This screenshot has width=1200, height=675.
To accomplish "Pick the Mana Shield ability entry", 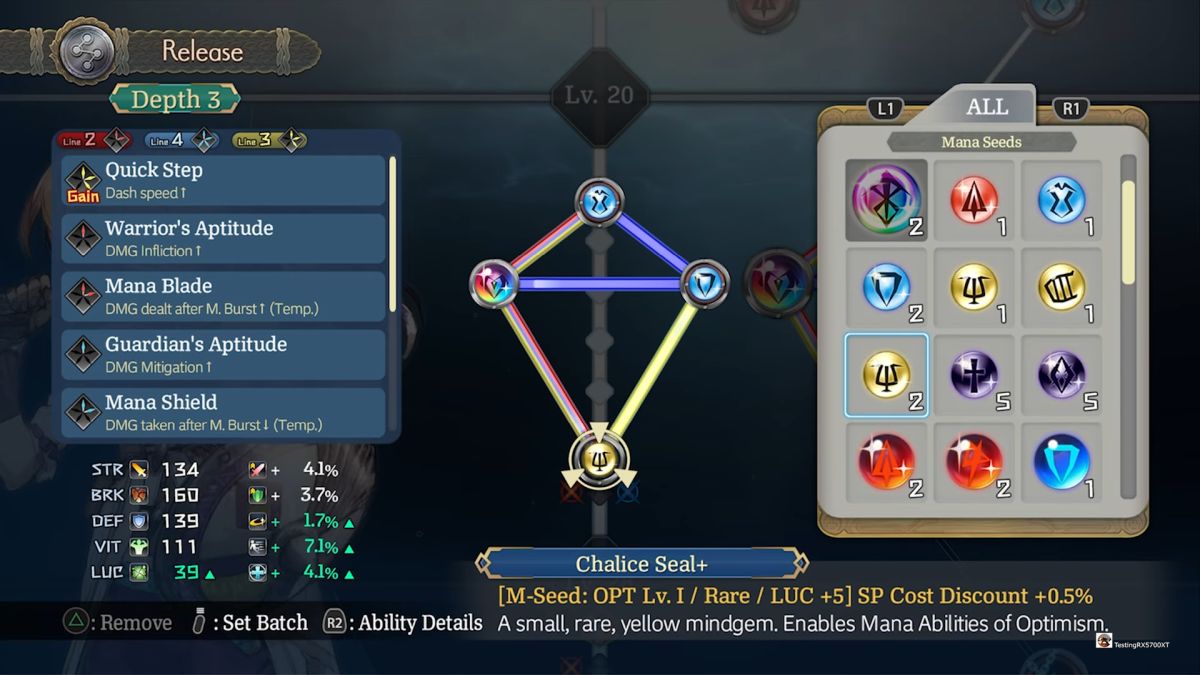I will pos(224,412).
